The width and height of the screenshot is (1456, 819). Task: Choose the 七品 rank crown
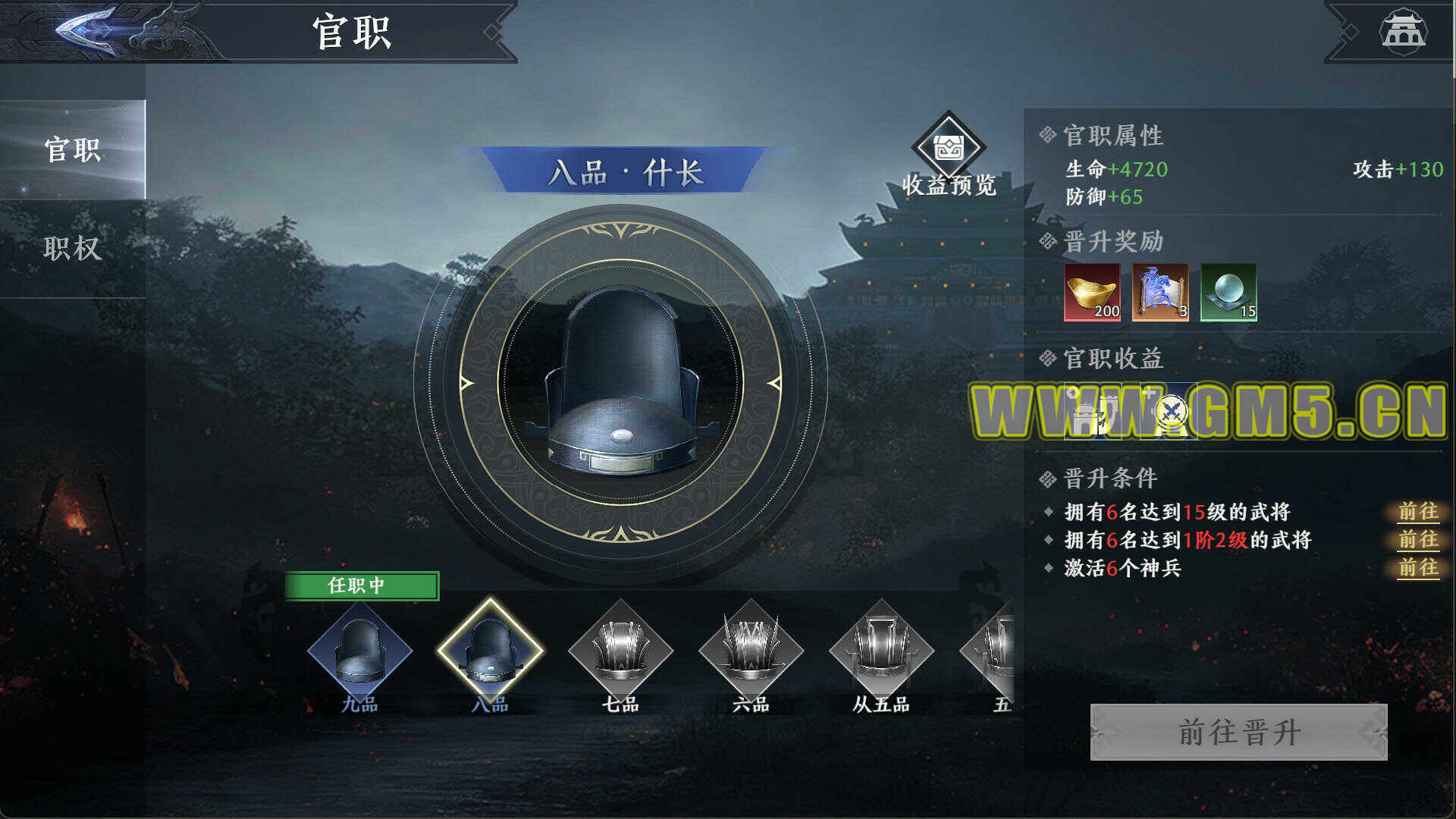[620, 651]
